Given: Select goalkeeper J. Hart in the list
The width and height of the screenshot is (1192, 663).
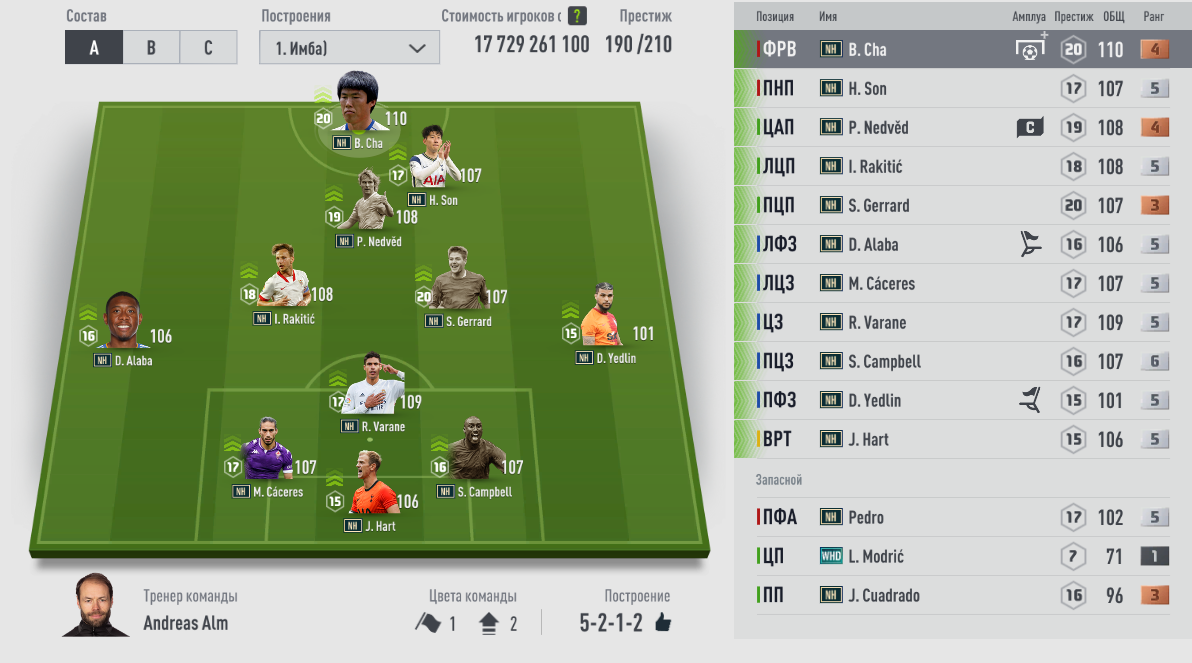Looking at the screenshot, I should click(960, 440).
